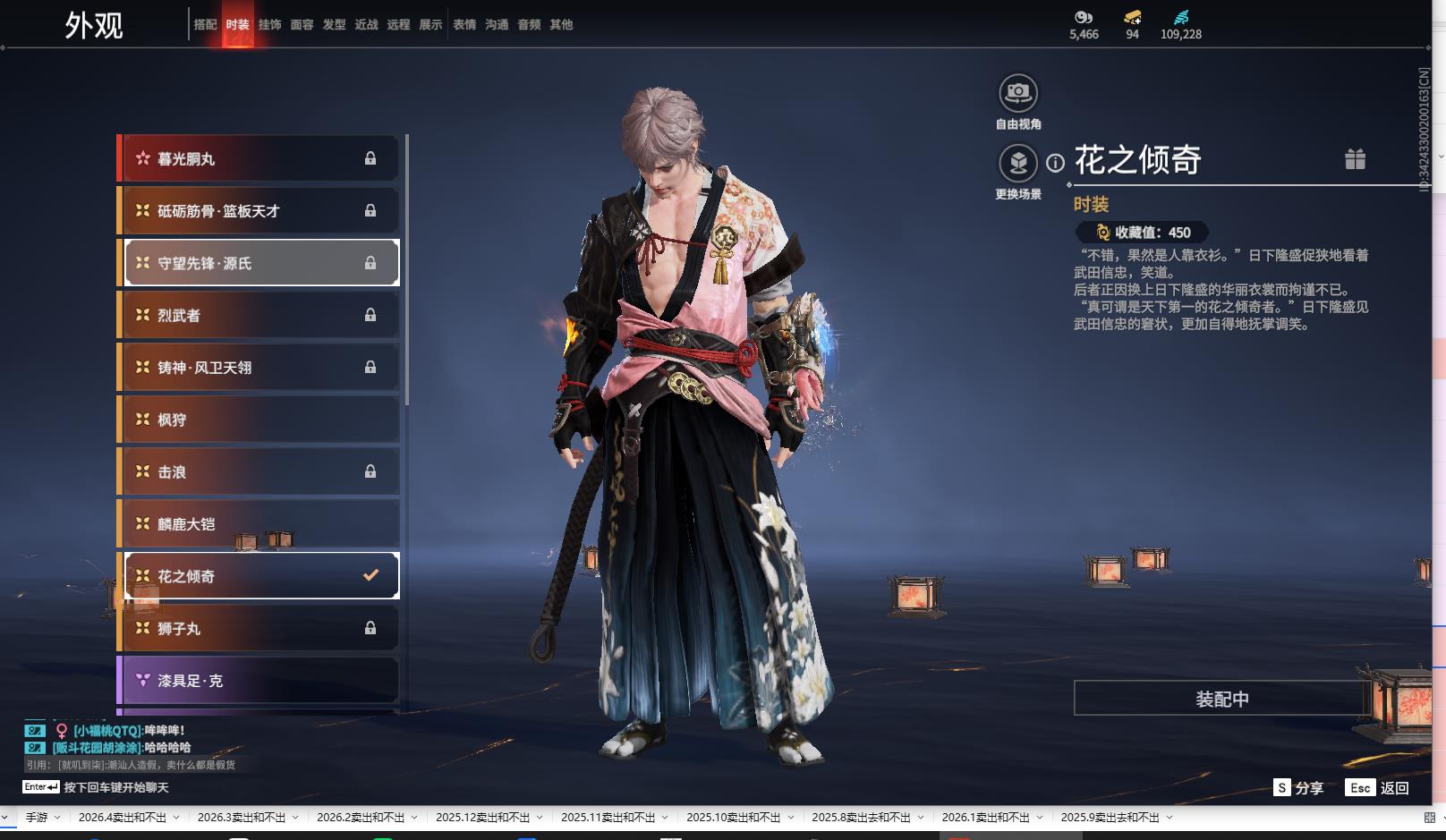Show the 表情 tab

pos(464,25)
